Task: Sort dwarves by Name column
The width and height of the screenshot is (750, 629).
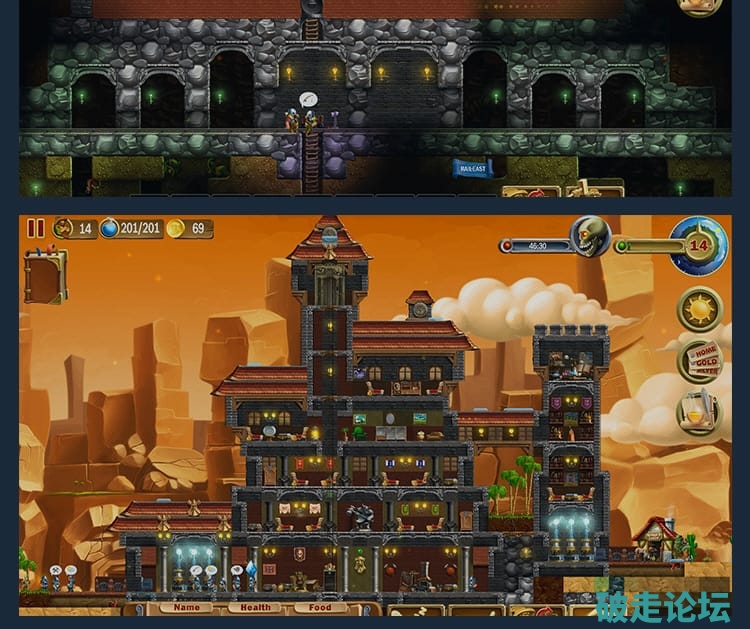Action: point(186,607)
